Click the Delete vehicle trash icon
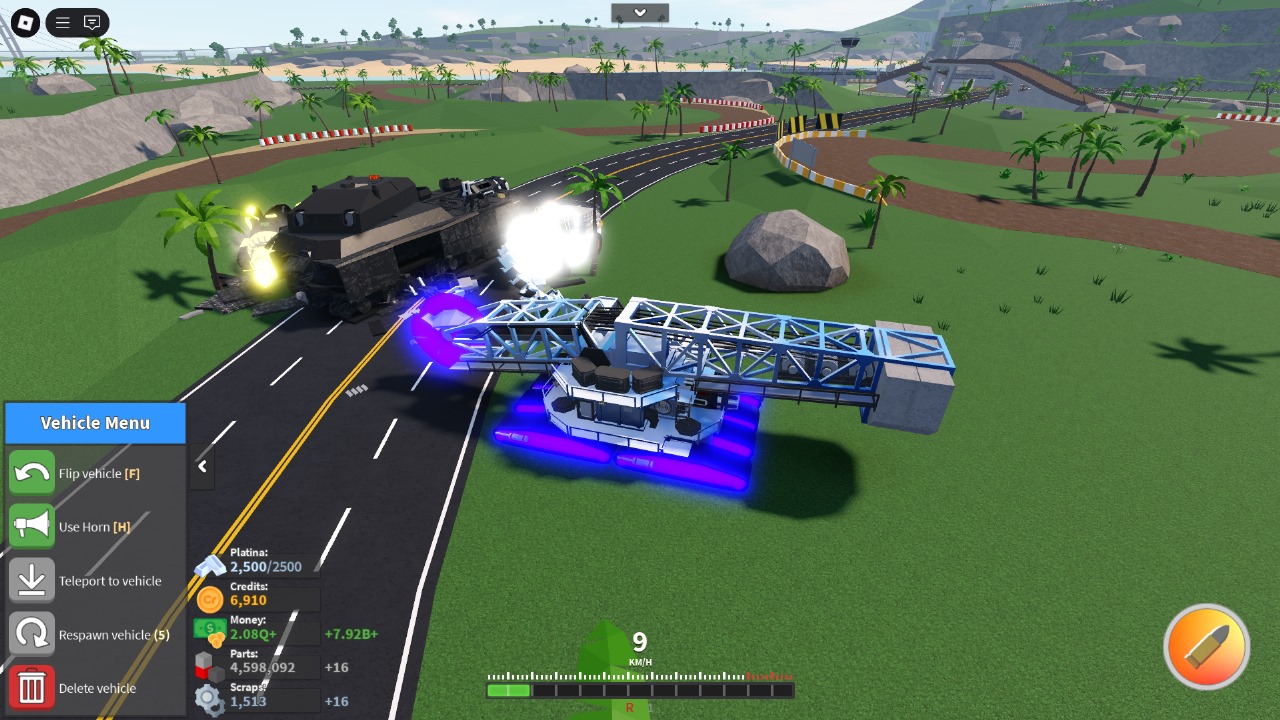This screenshot has width=1280, height=720. [x=31, y=688]
